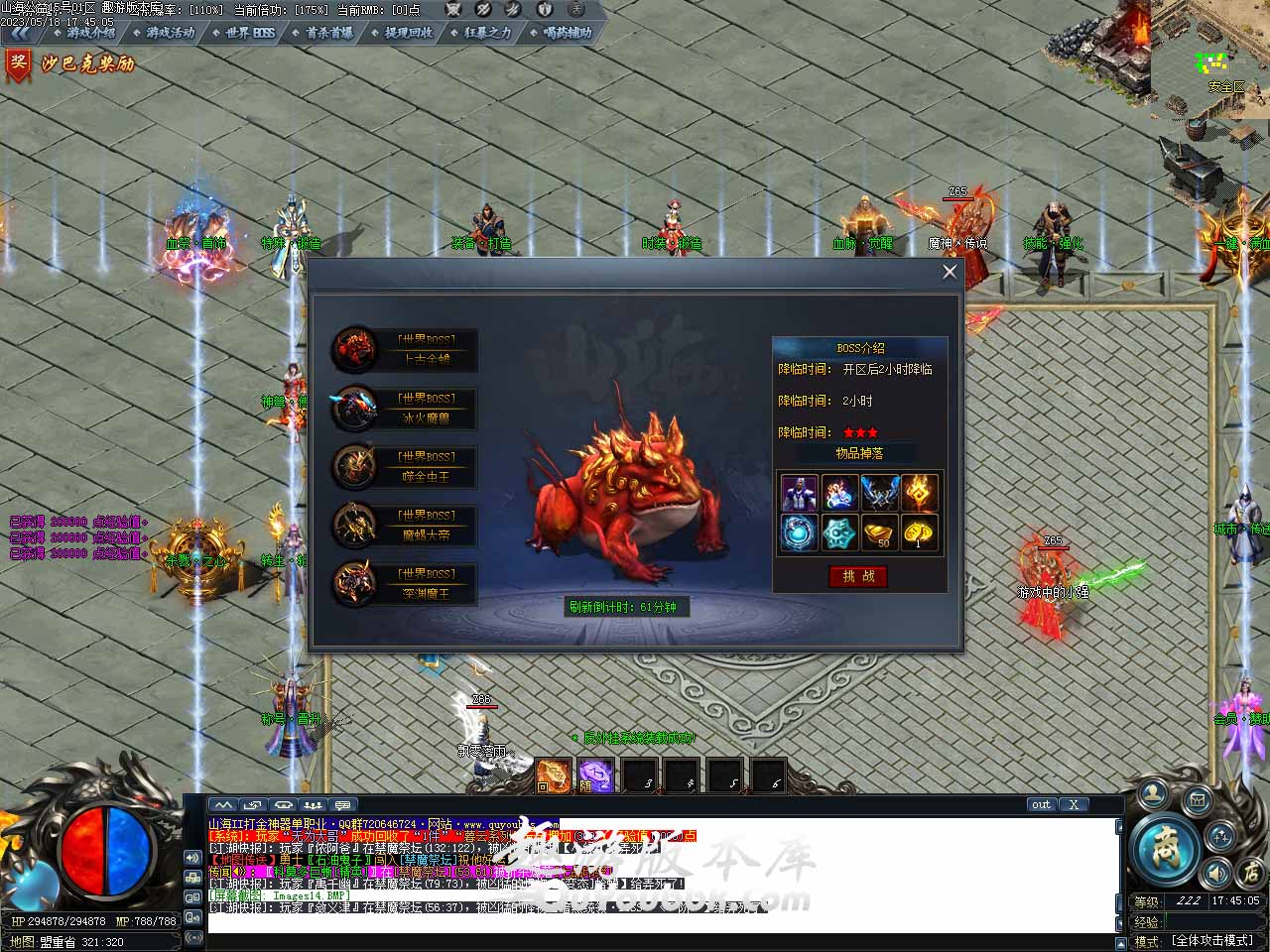The width and height of the screenshot is (1270, 952).
Task: Close the world boss window
Action: click(950, 272)
